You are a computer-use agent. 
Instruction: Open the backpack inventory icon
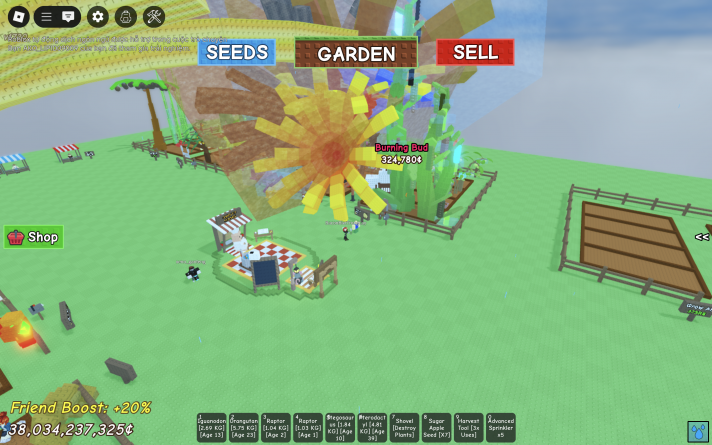click(x=125, y=16)
